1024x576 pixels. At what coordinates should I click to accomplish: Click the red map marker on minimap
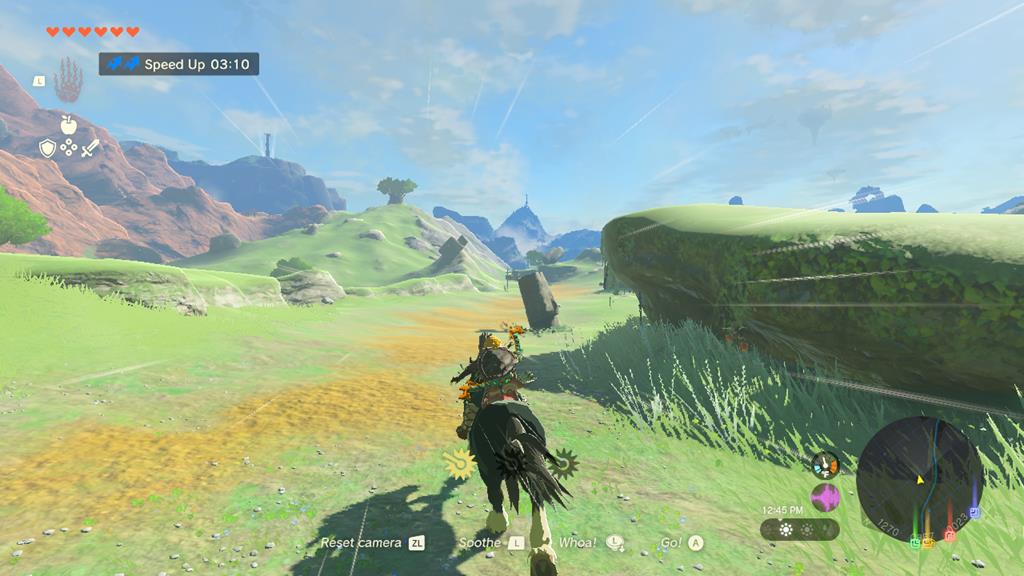coord(950,536)
